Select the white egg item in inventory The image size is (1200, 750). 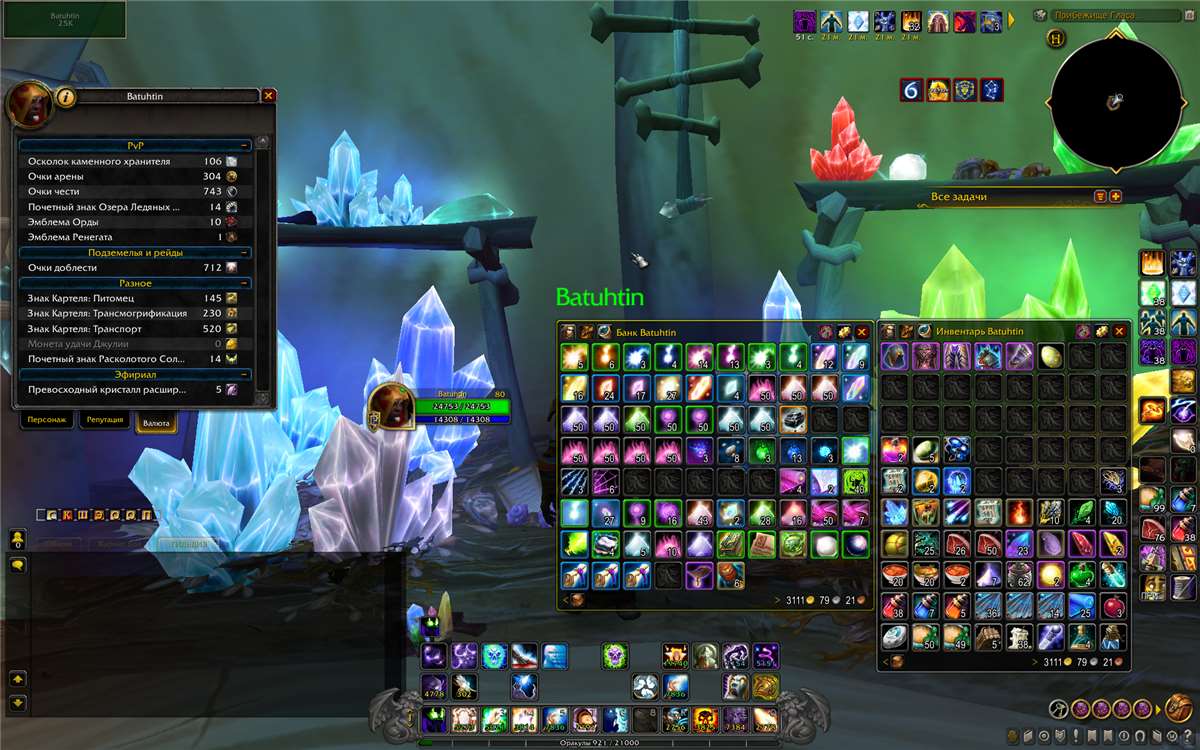[1052, 356]
